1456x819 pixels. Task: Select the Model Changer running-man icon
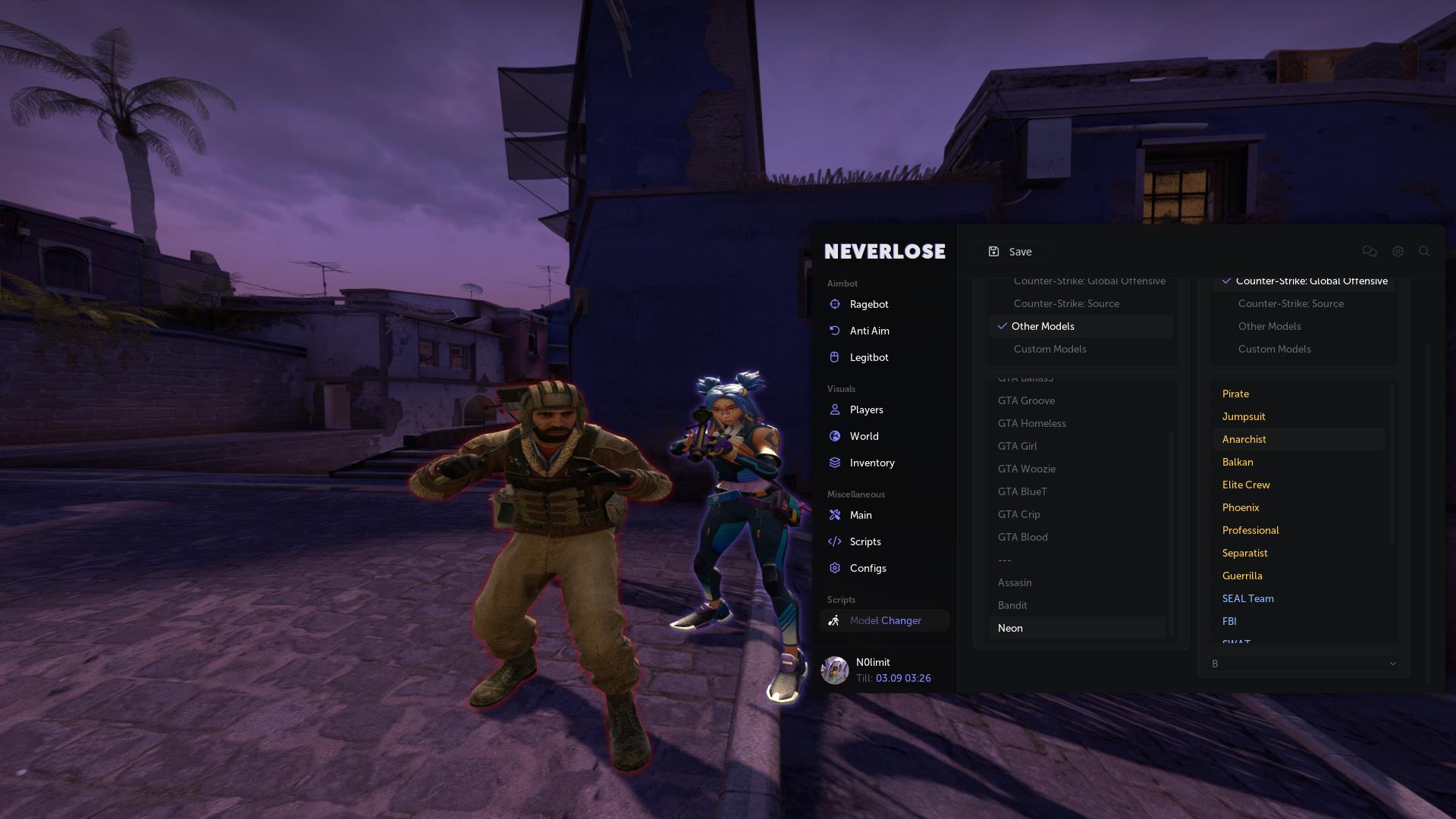835,620
